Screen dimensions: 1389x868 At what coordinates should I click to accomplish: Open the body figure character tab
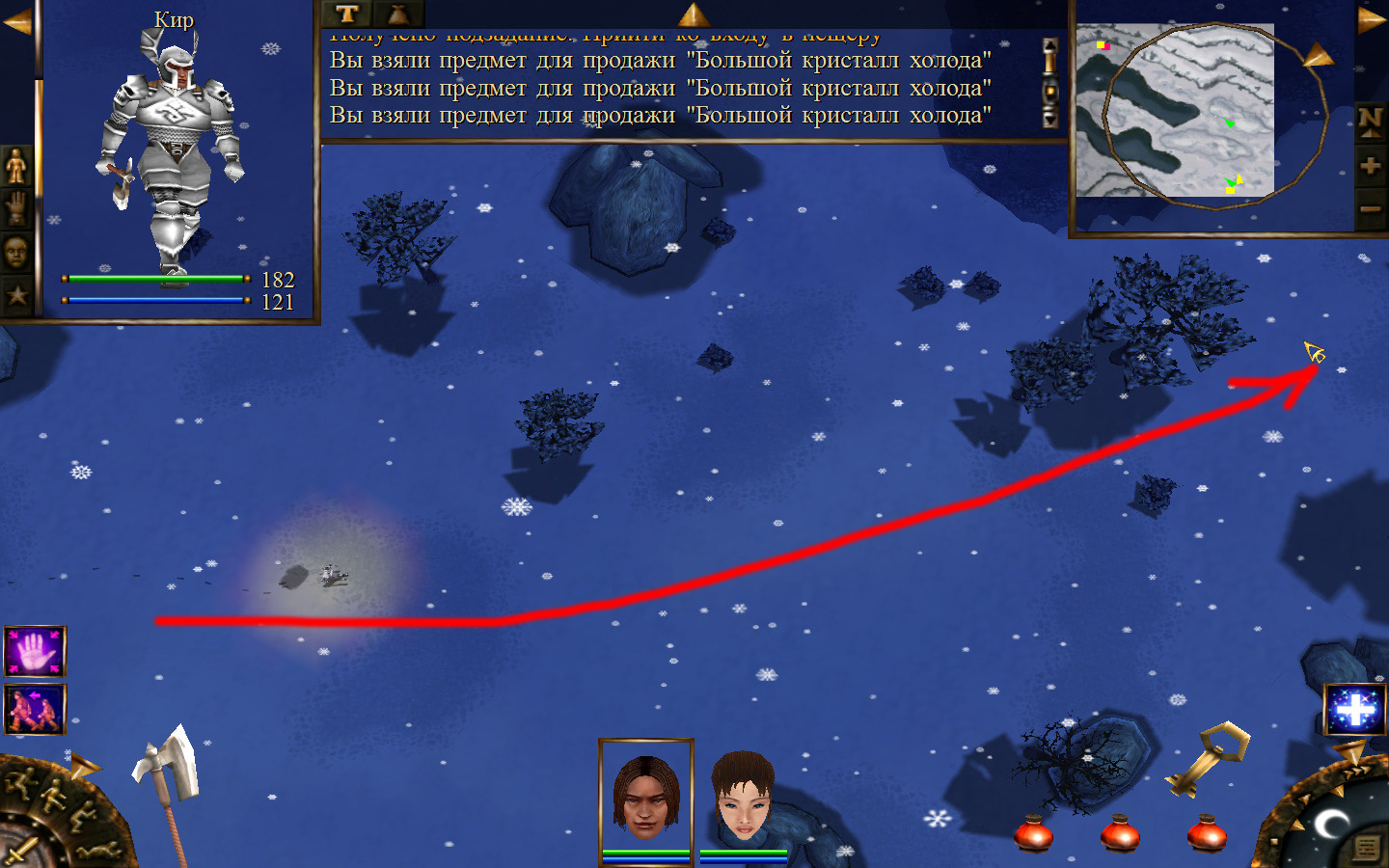point(16,166)
